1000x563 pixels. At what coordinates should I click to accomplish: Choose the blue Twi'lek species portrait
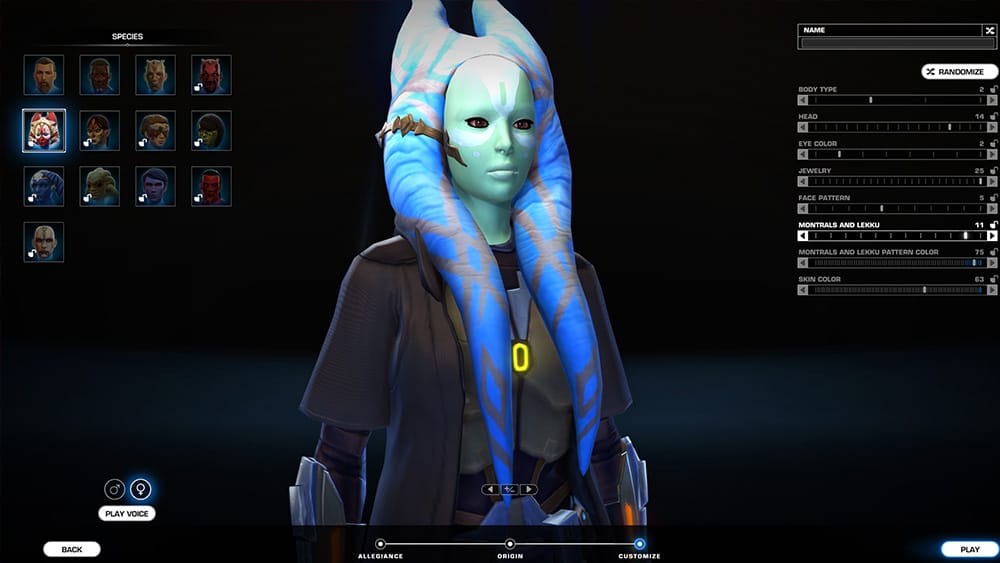tap(44, 186)
